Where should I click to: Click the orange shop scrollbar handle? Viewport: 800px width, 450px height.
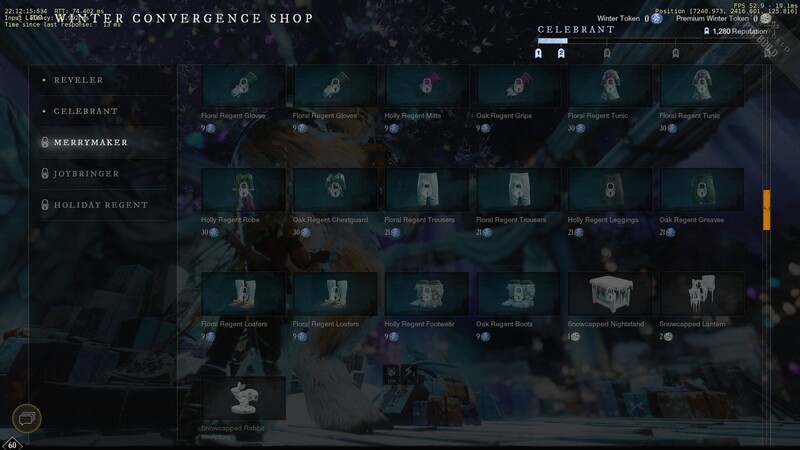pos(767,210)
